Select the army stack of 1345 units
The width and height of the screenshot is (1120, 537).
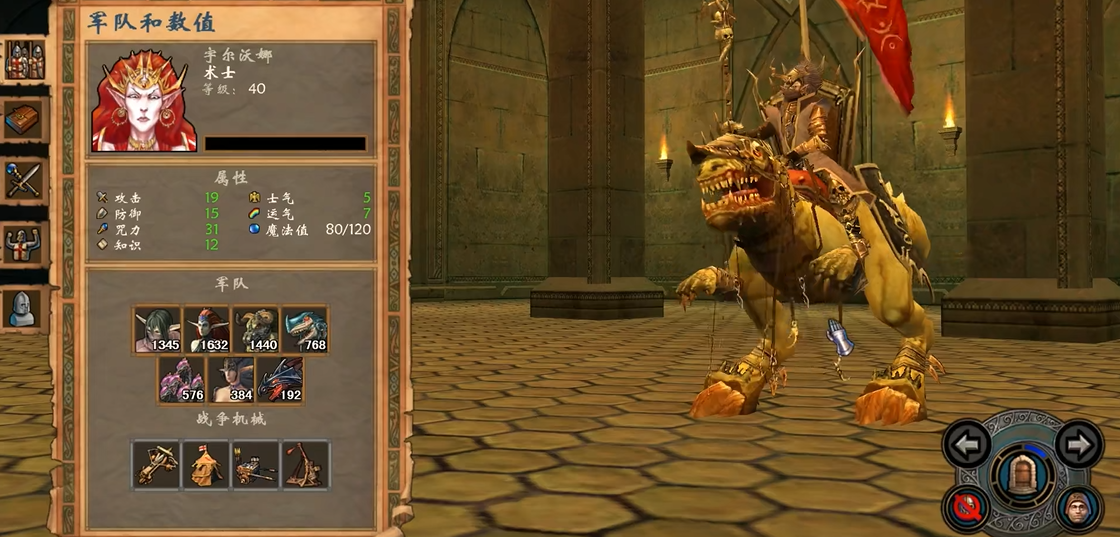coord(158,330)
